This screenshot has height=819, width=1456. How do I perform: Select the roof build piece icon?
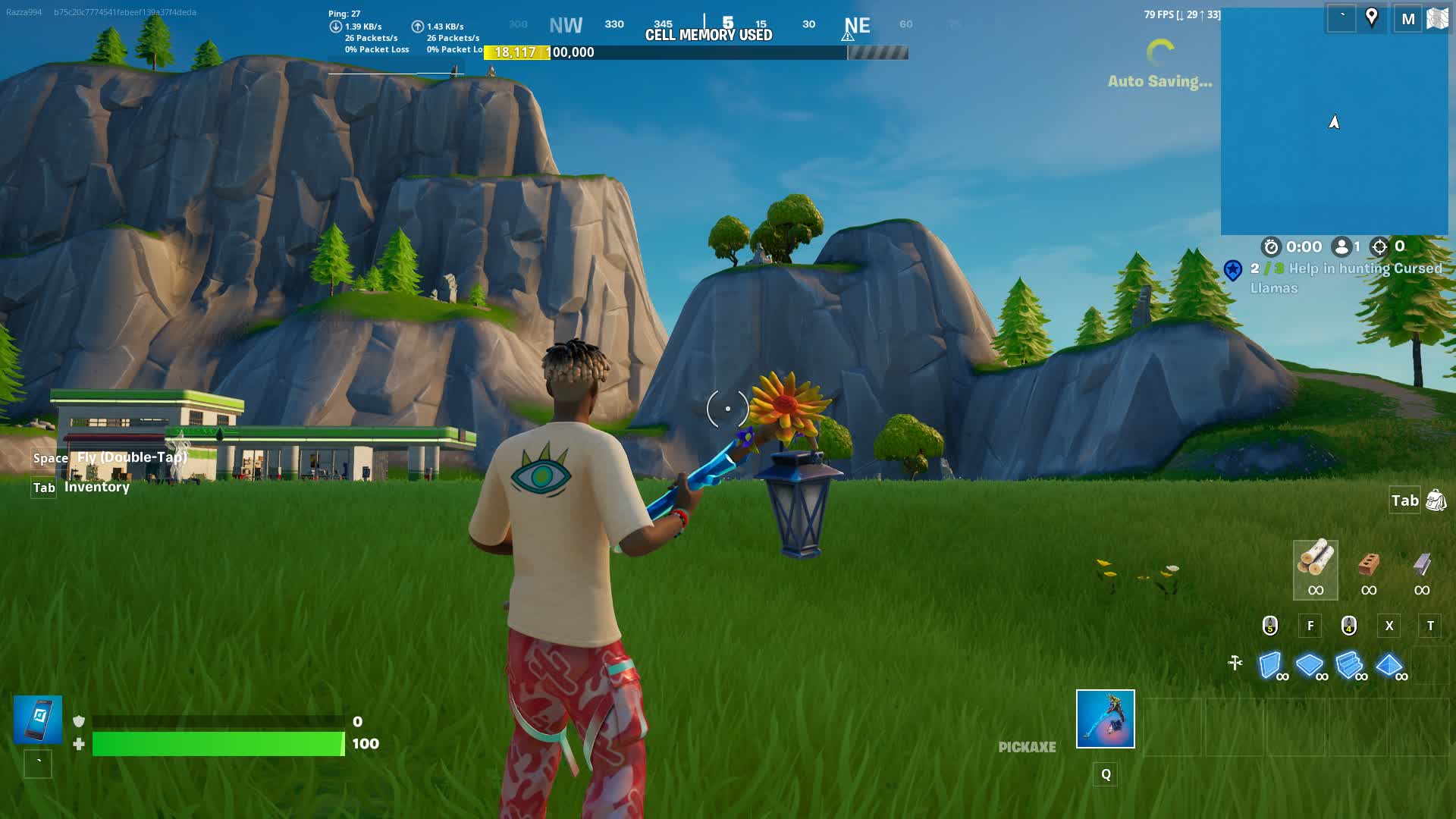click(1390, 663)
